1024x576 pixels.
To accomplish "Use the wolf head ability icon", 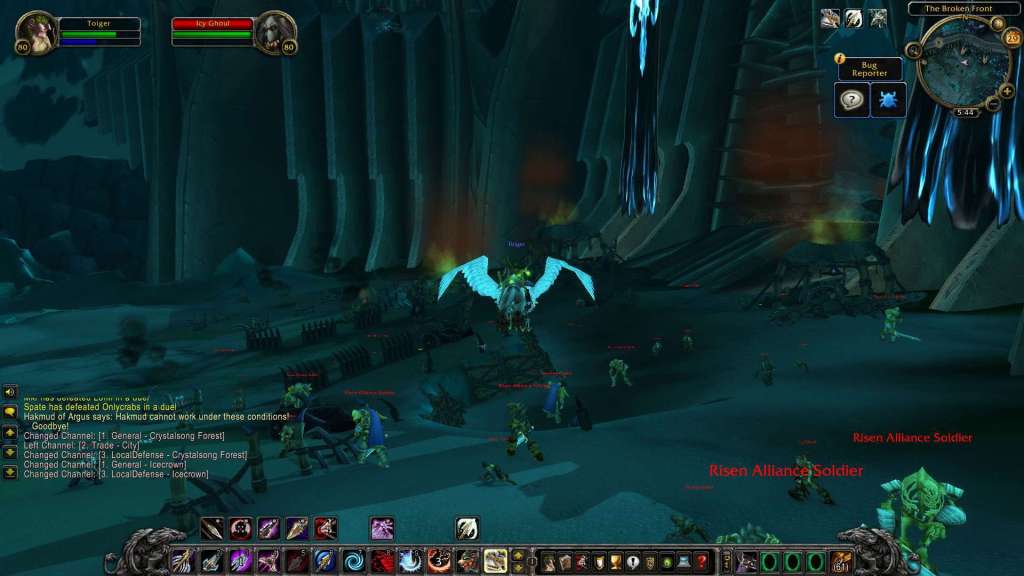I will click(468, 561).
